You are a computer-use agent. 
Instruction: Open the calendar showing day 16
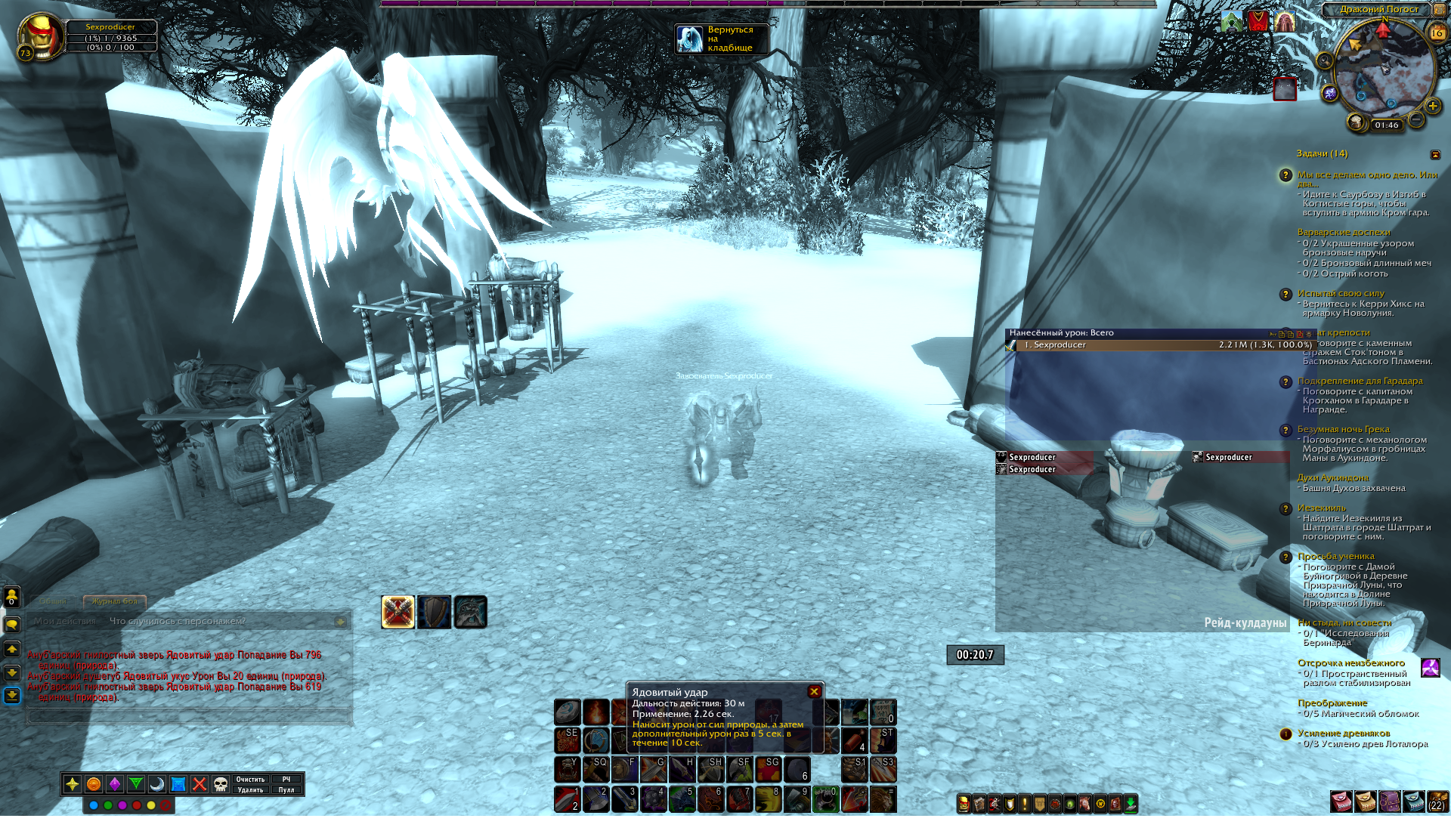point(1437,33)
